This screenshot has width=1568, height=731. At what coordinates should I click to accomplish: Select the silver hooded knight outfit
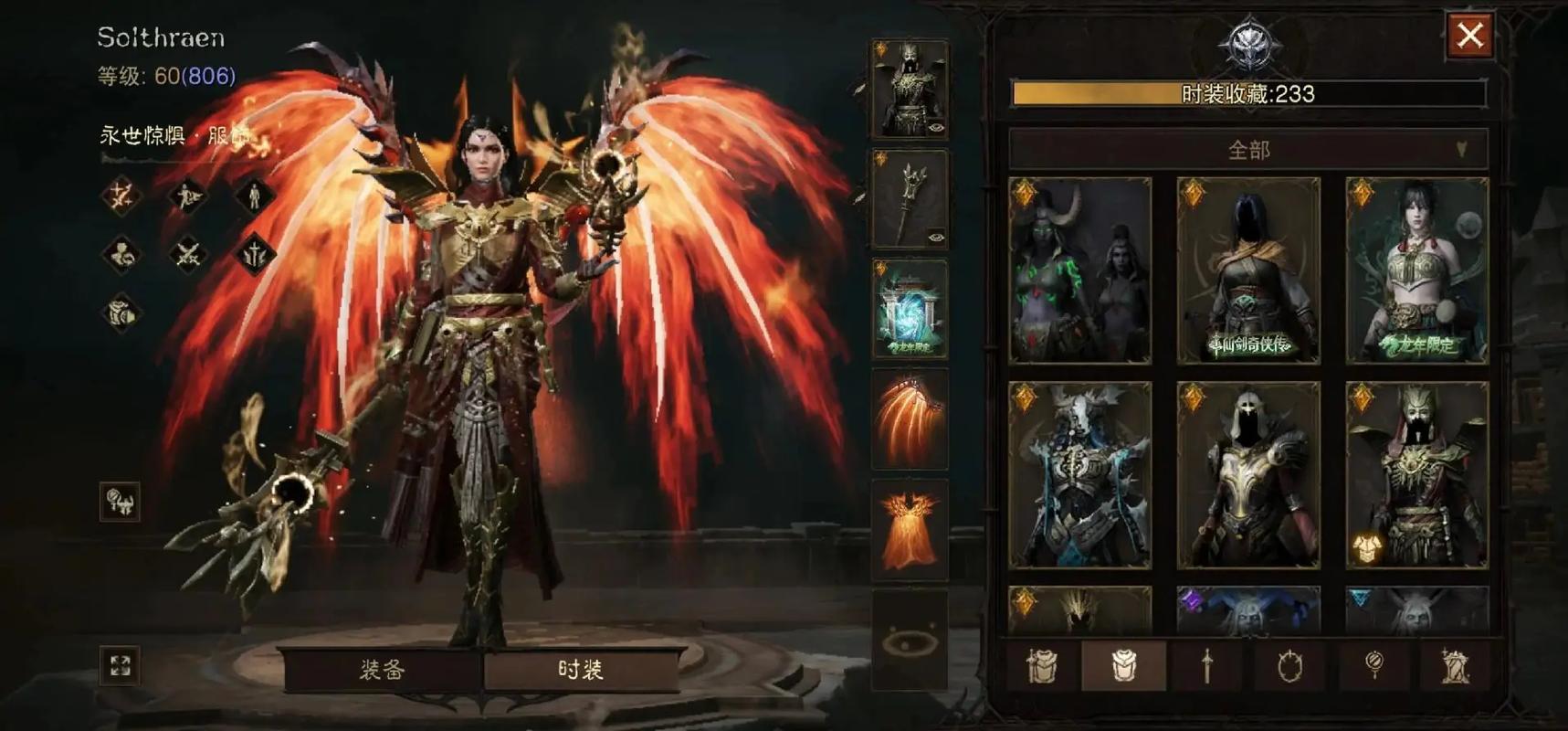(1248, 475)
